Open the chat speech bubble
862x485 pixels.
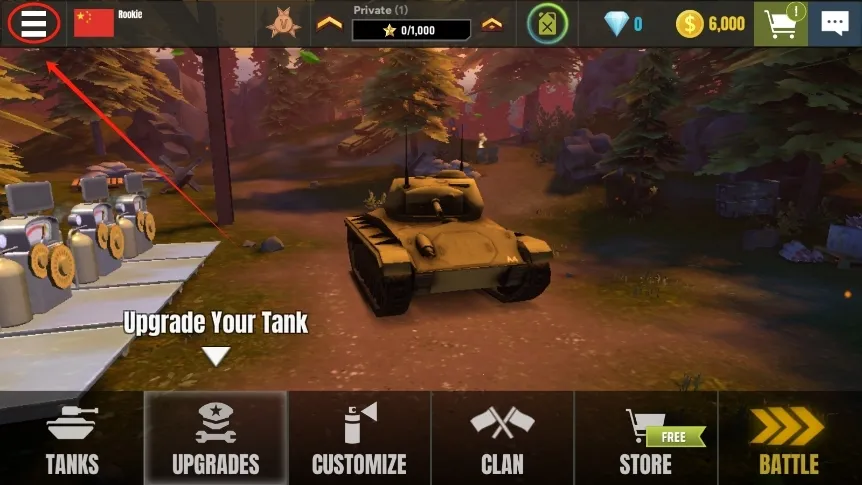pos(834,23)
